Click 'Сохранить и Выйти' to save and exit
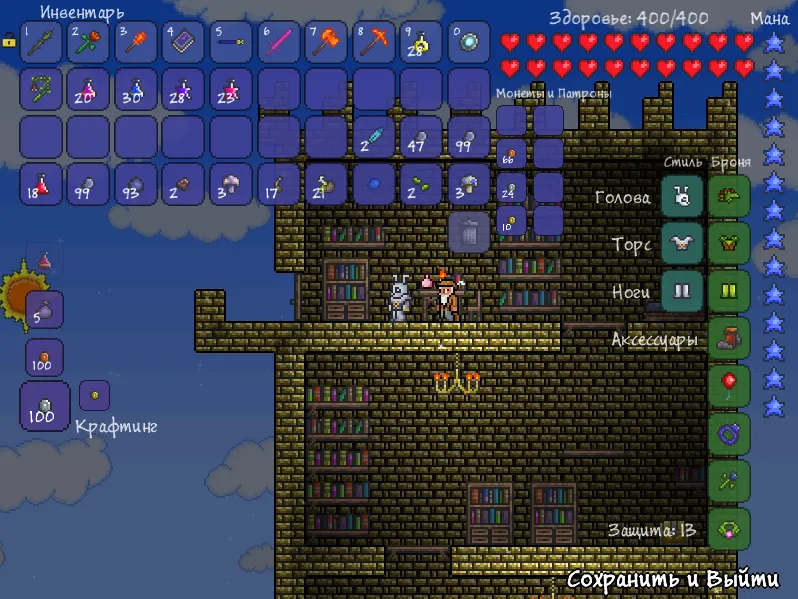Screen dimensions: 798x599 pyautogui.click(x=673, y=580)
